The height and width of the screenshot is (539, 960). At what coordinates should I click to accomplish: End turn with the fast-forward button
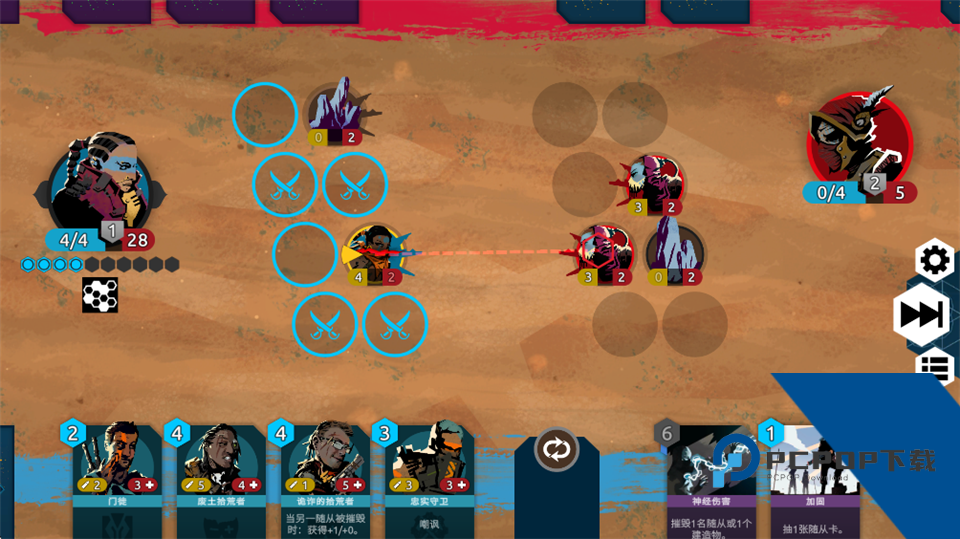pos(921,315)
